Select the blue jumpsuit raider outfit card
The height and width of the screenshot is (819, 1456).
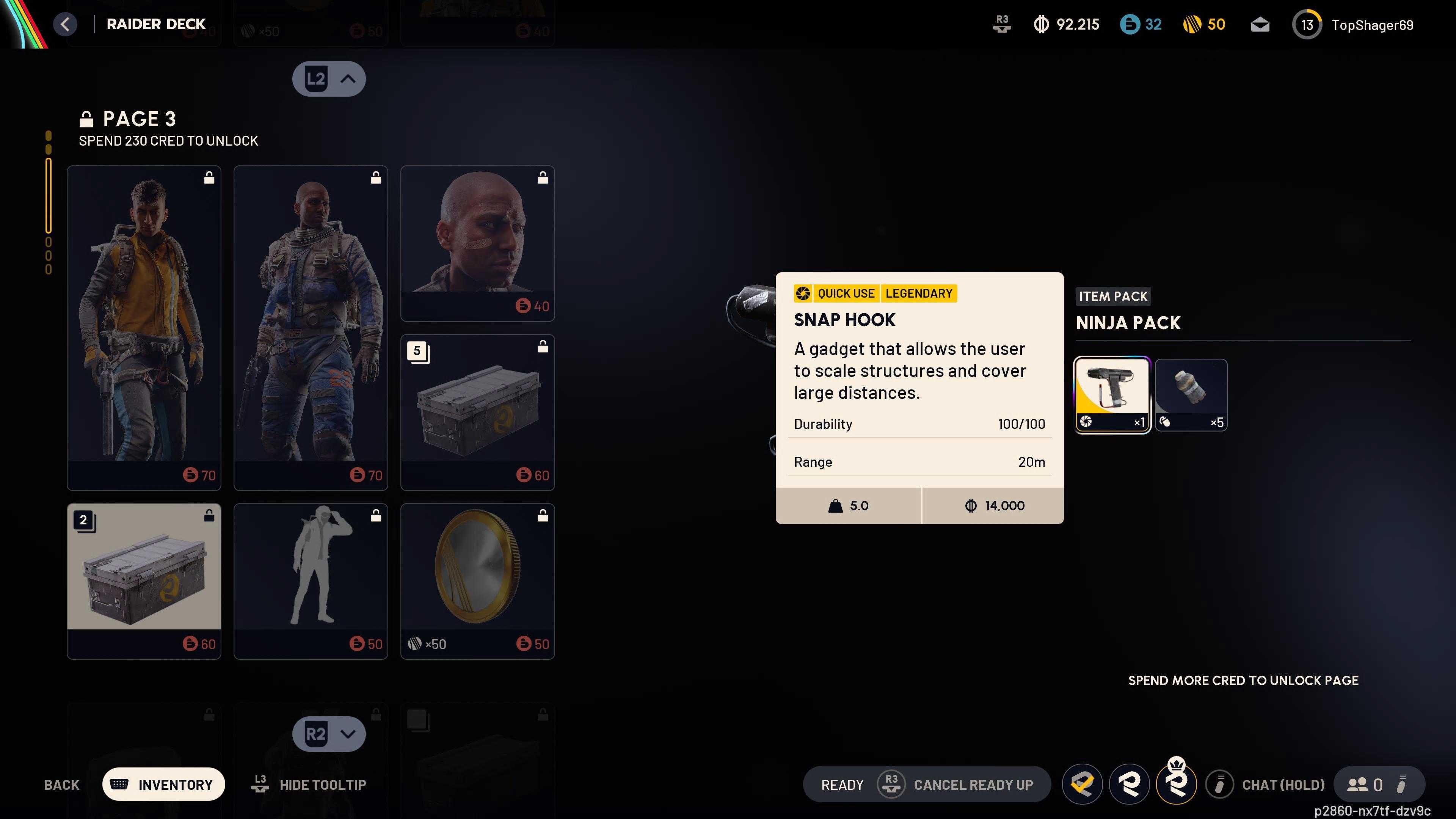point(310,327)
